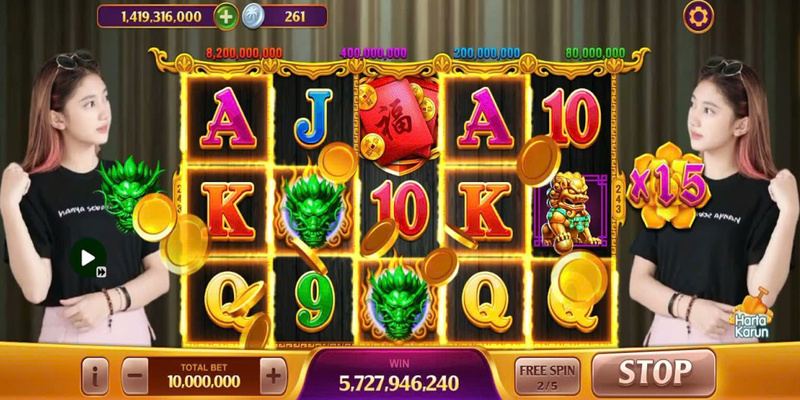Image resolution: width=800 pixels, height=400 pixels.
Task: Decrease the total bet amount
Action: pos(136,375)
